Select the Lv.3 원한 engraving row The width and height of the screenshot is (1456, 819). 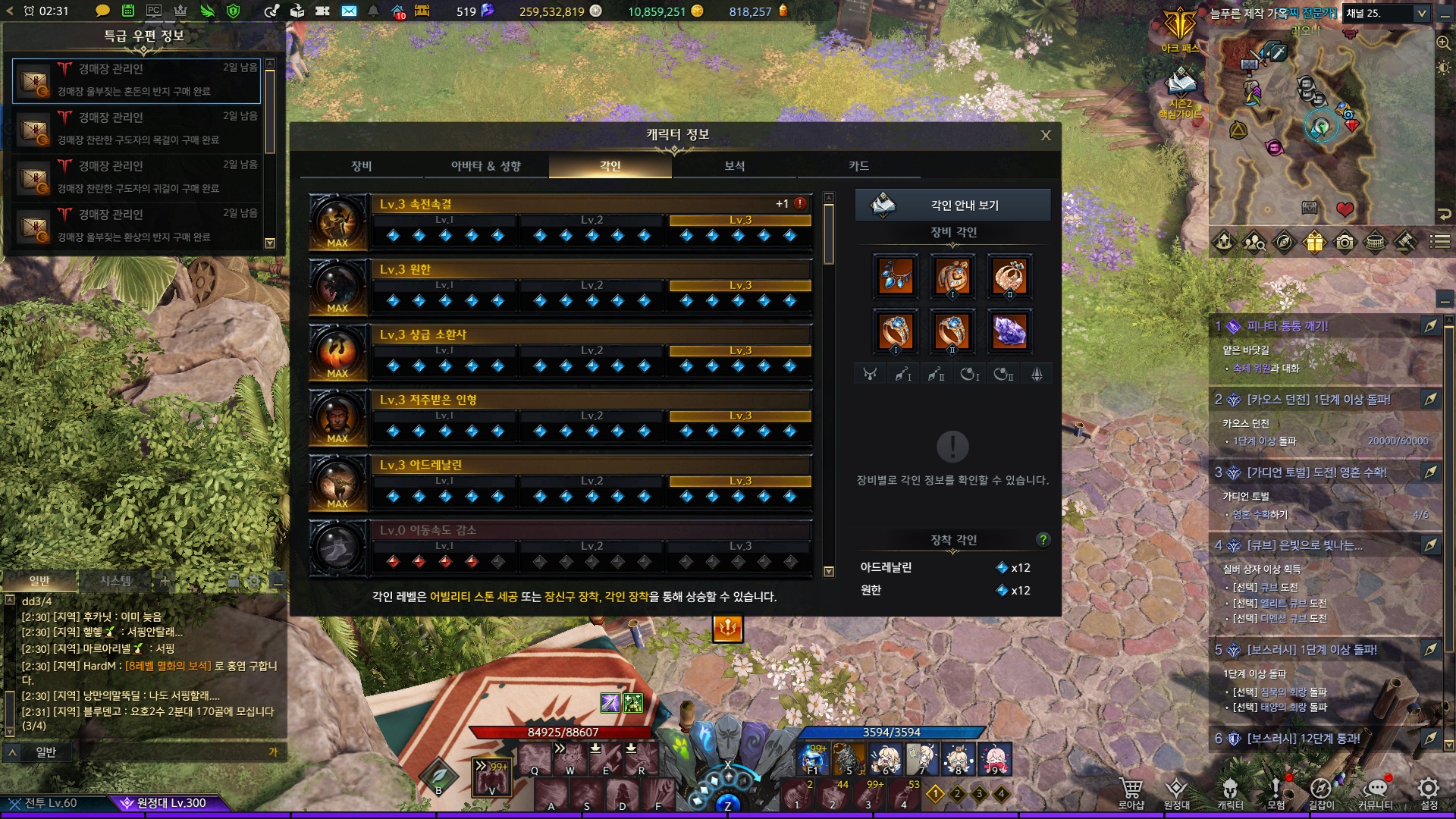tap(591, 270)
